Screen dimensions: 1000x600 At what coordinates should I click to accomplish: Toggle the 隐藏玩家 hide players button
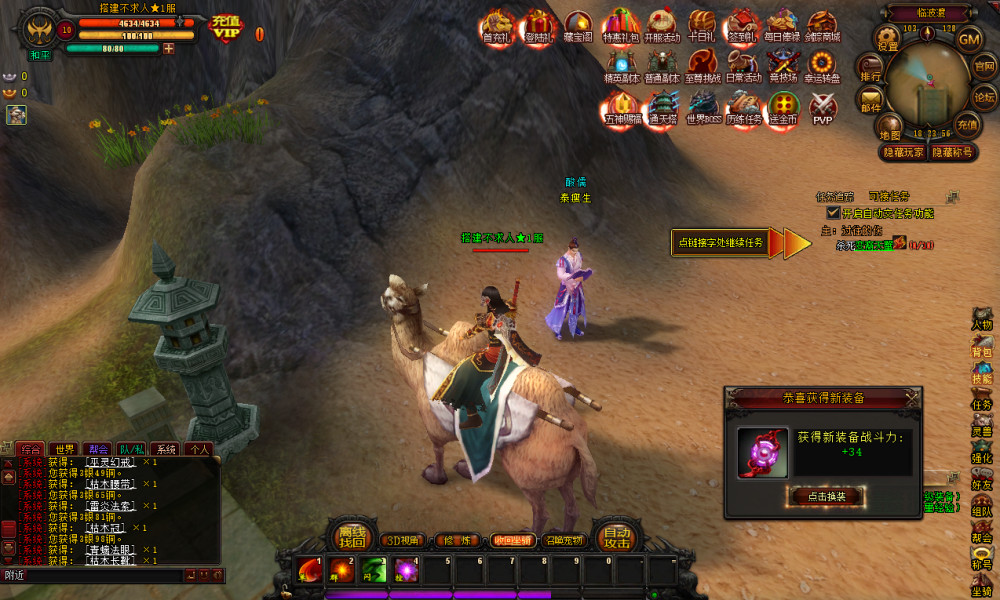(902, 152)
